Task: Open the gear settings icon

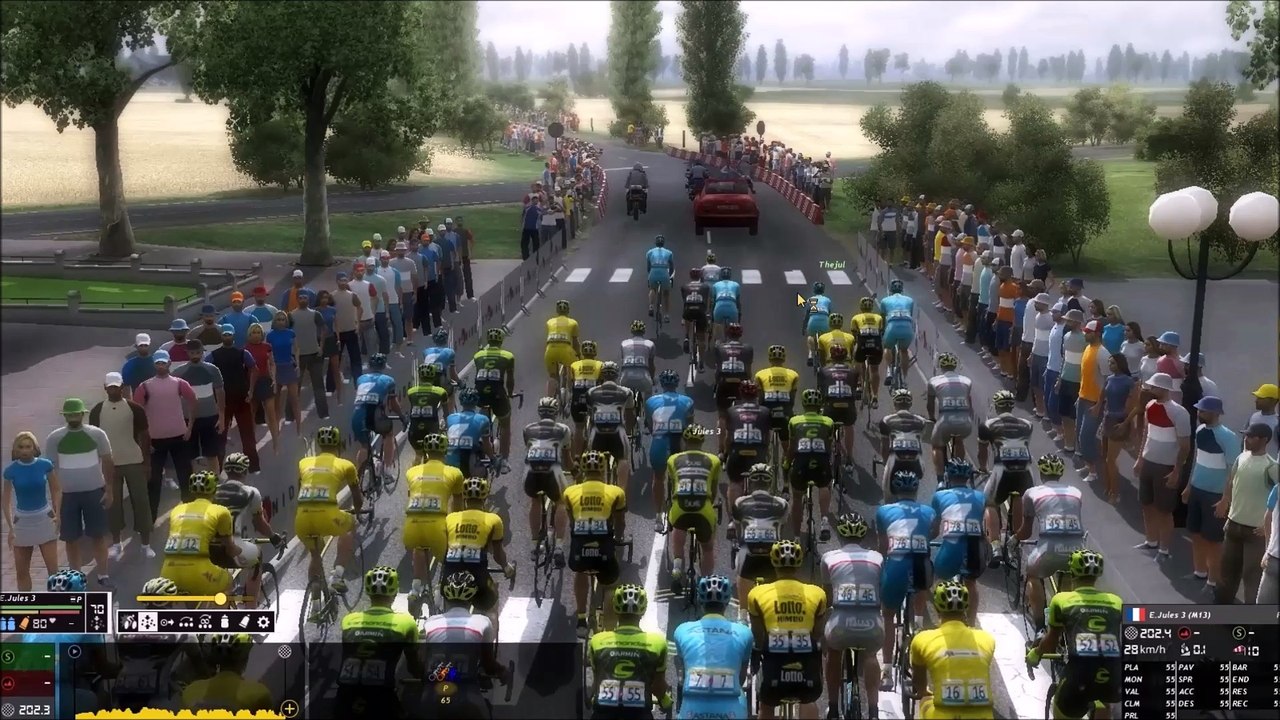Action: tap(264, 622)
